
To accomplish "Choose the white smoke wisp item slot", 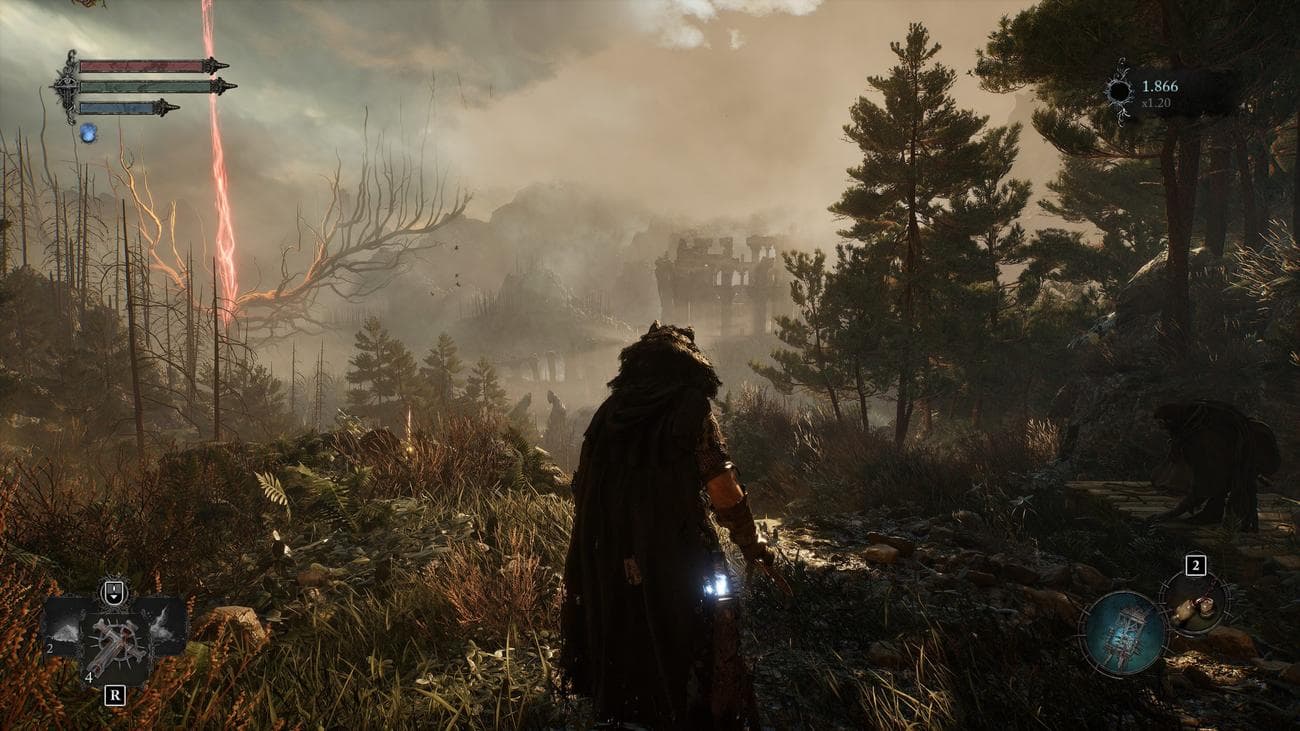I will [164, 627].
